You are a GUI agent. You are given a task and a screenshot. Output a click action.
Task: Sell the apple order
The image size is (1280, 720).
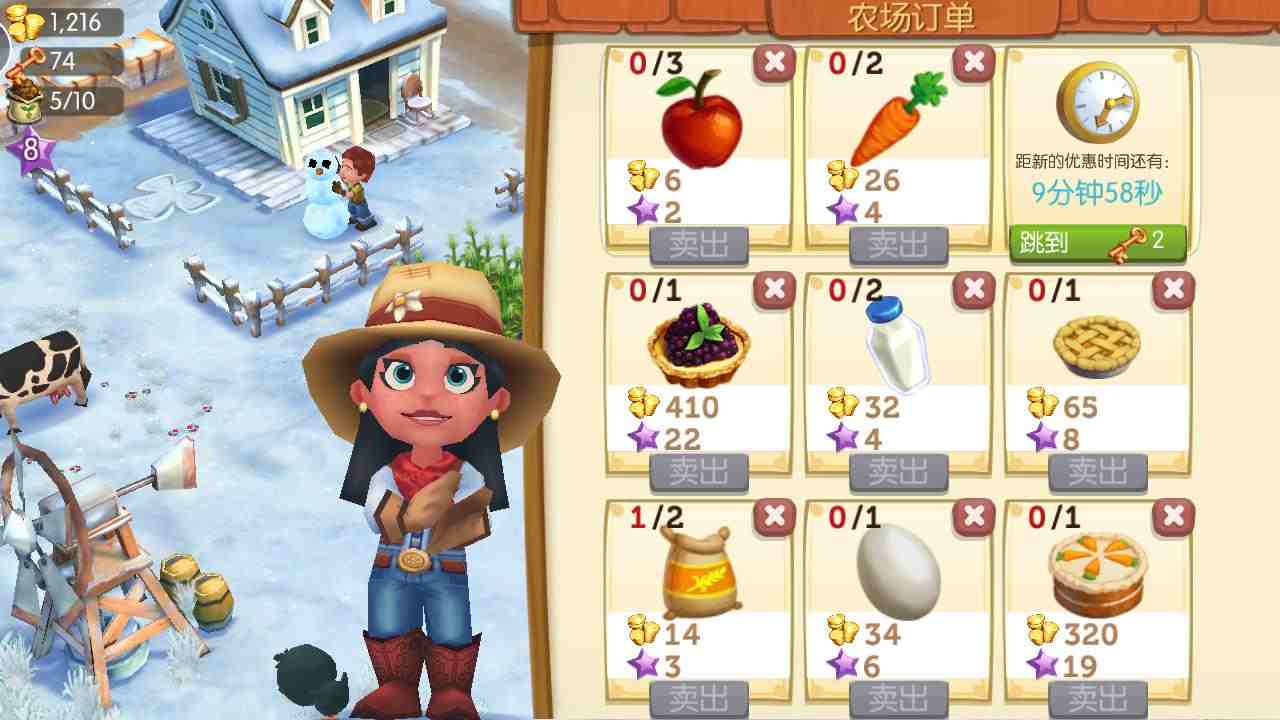(699, 244)
